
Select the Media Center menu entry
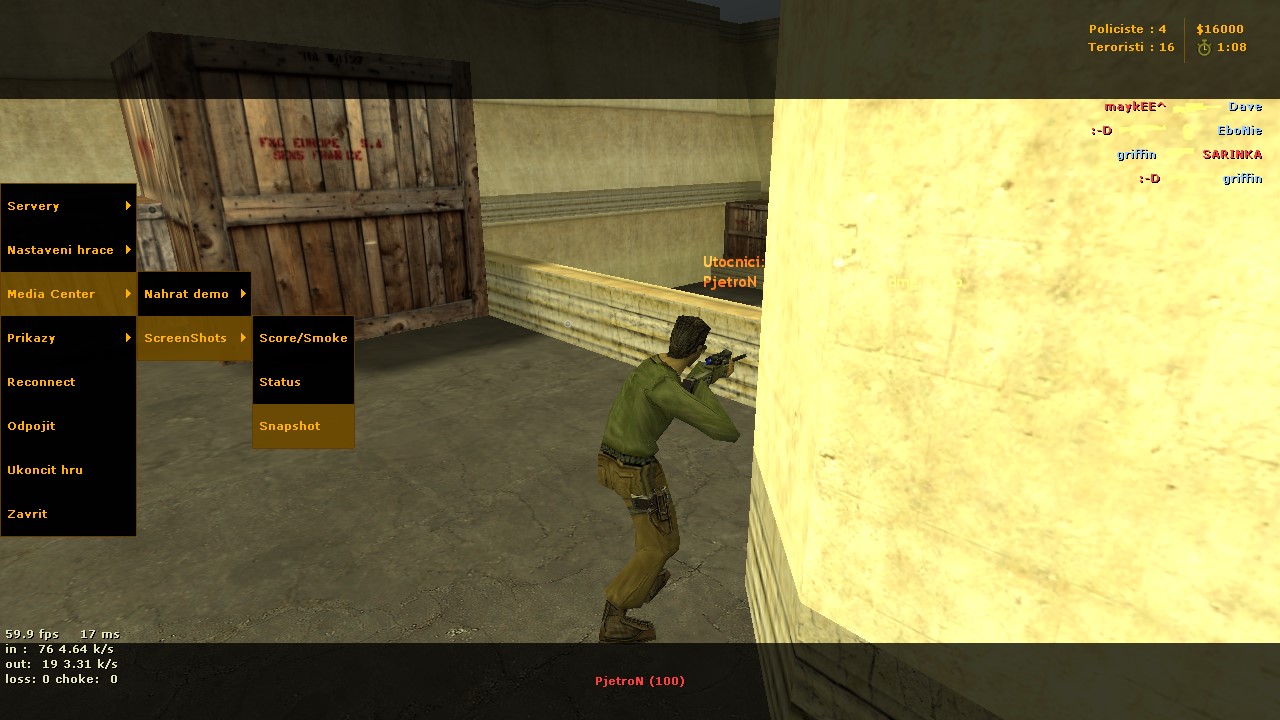68,294
